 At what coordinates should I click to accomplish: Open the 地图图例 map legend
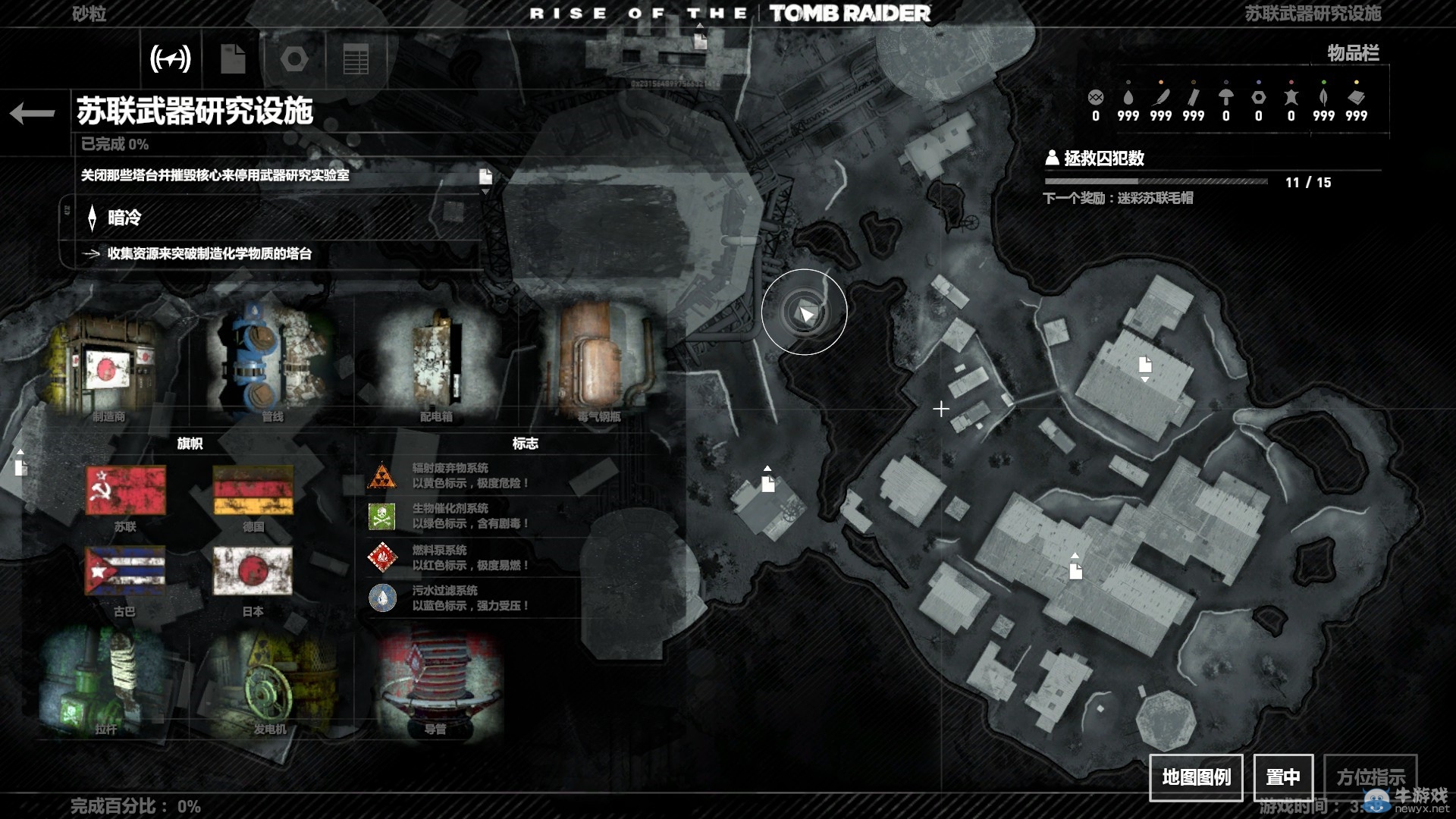point(1196,777)
